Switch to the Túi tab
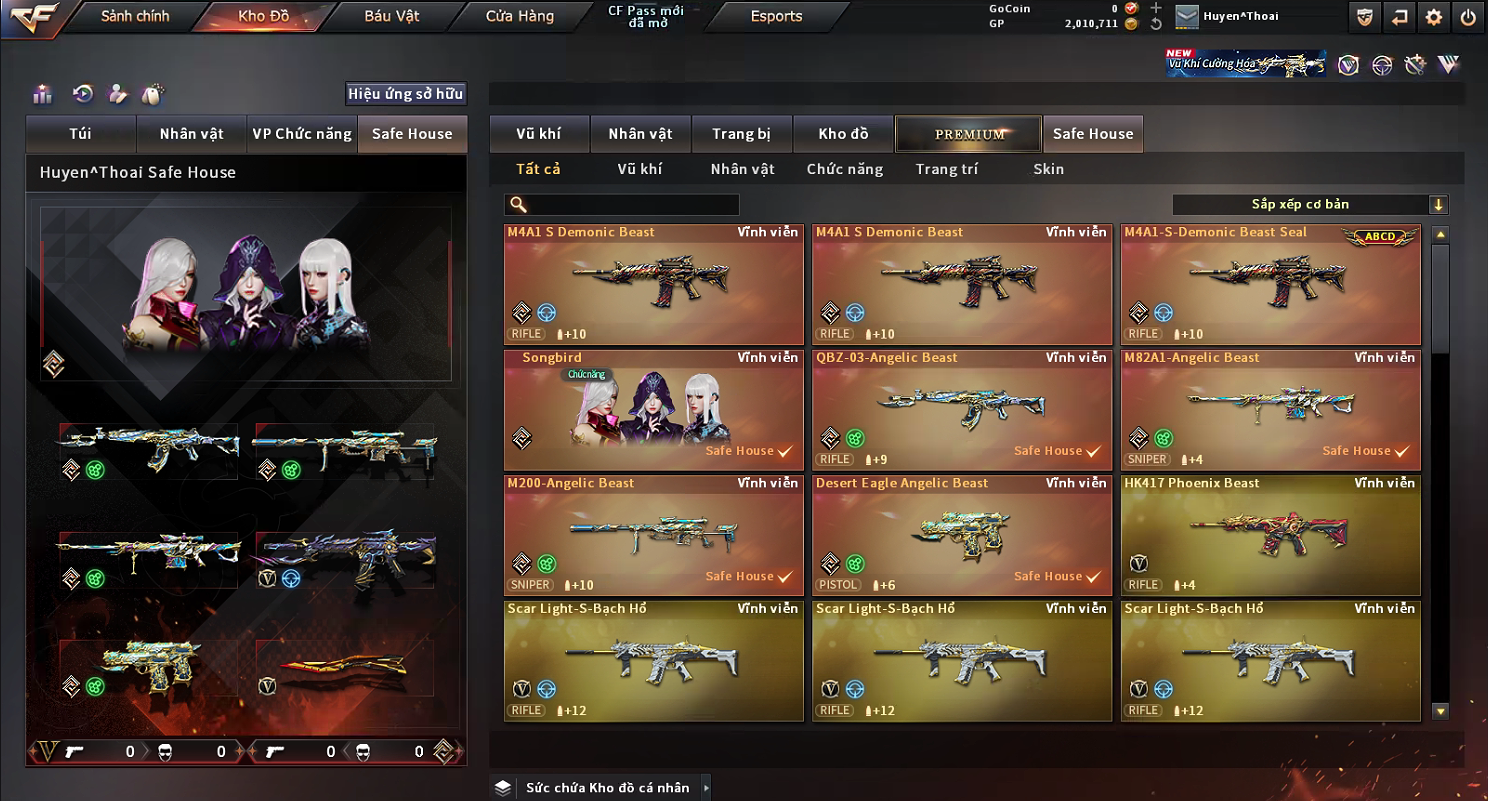 [80, 134]
